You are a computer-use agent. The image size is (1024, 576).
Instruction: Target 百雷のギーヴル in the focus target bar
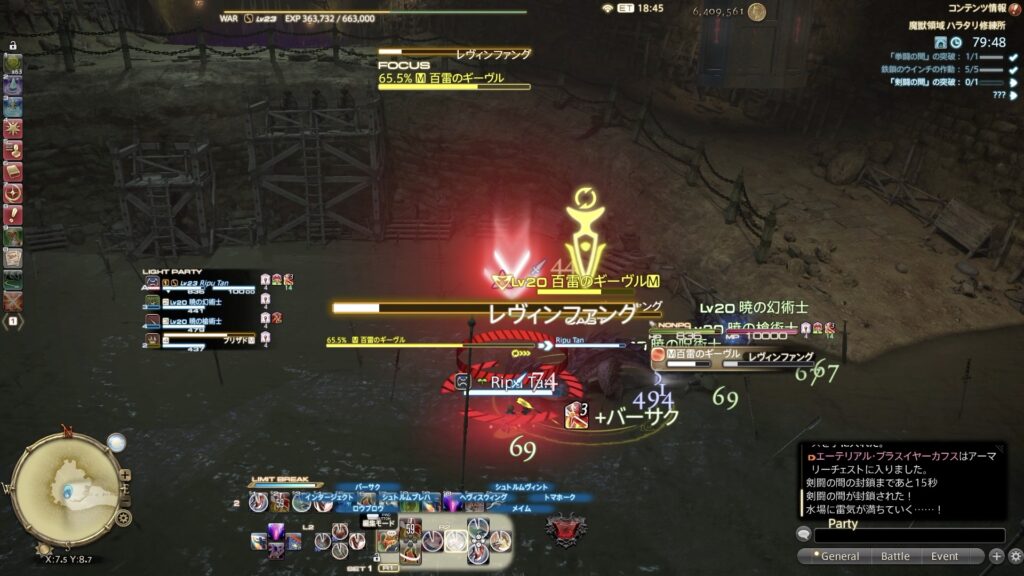[454, 77]
